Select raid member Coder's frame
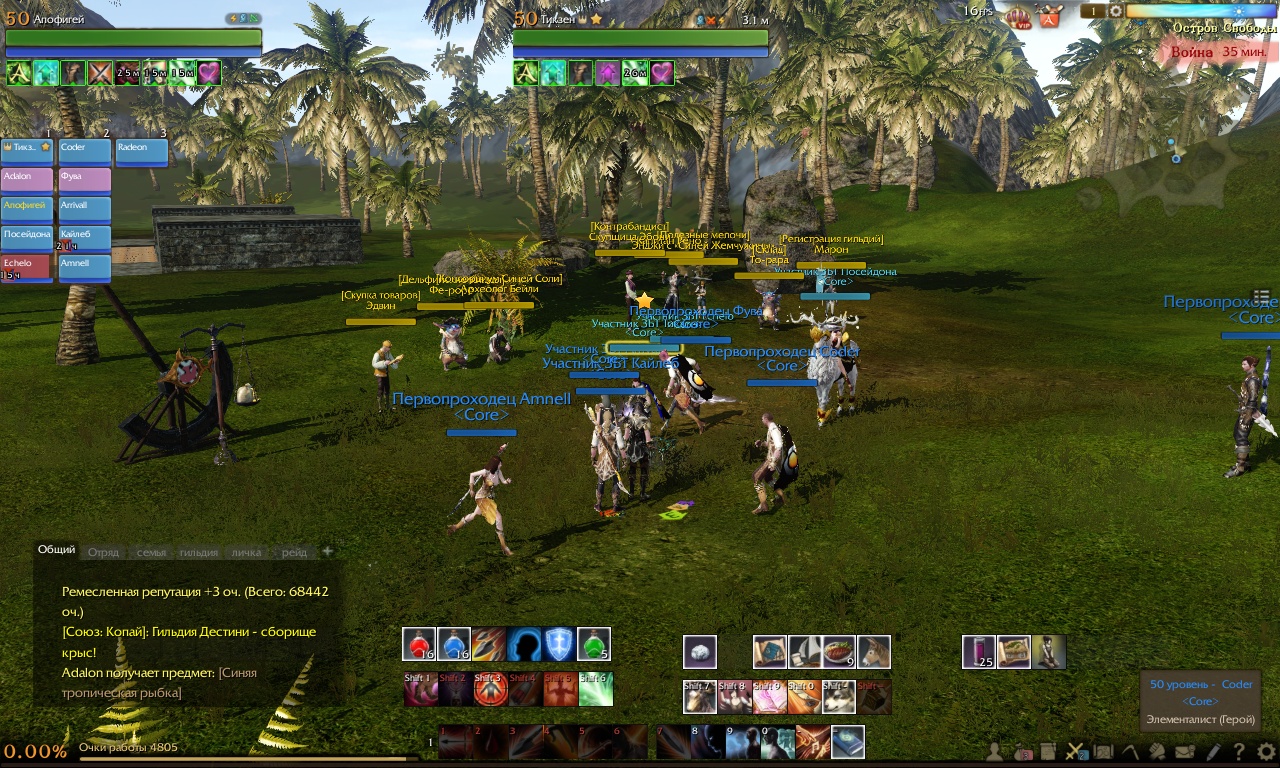This screenshot has width=1280, height=768. click(x=85, y=152)
